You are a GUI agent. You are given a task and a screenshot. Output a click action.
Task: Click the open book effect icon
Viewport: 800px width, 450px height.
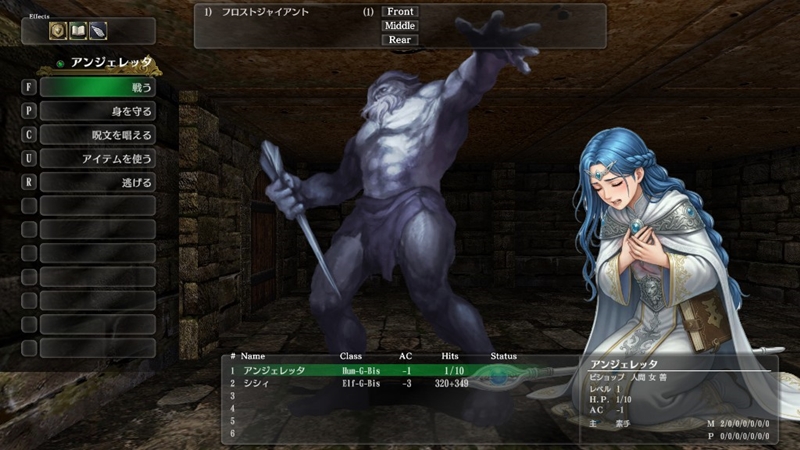pyautogui.click(x=78, y=31)
